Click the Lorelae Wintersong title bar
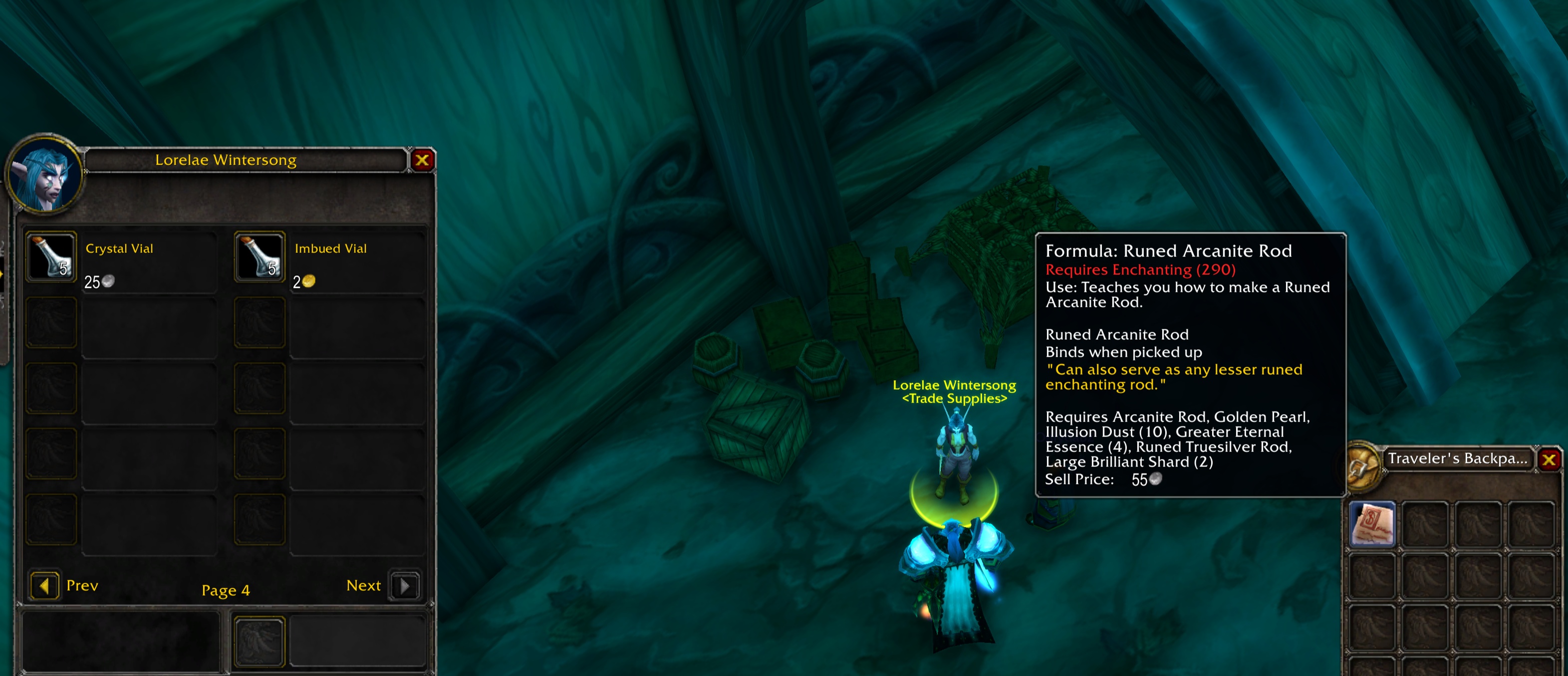 (x=227, y=160)
